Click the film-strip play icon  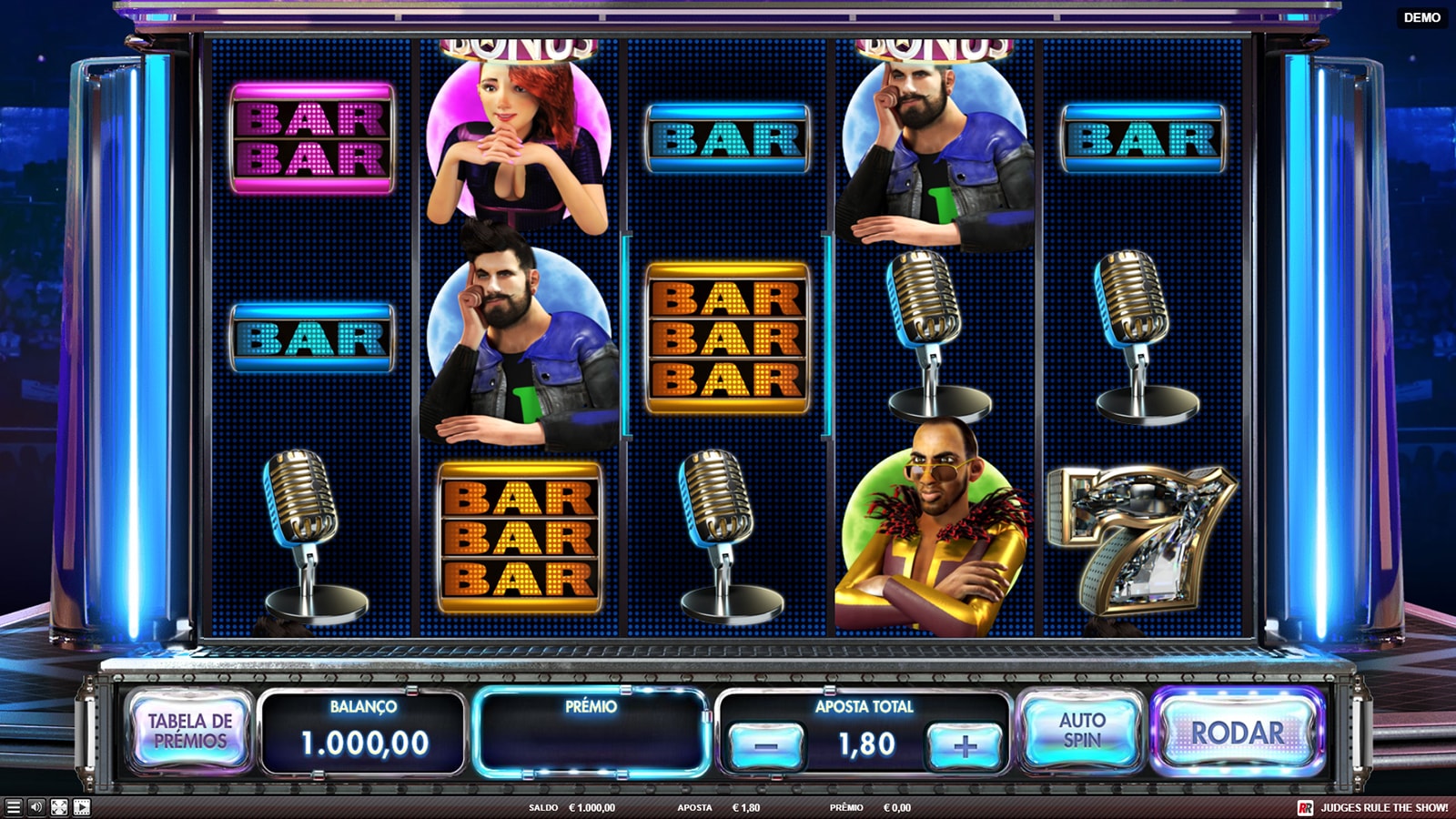(82, 807)
